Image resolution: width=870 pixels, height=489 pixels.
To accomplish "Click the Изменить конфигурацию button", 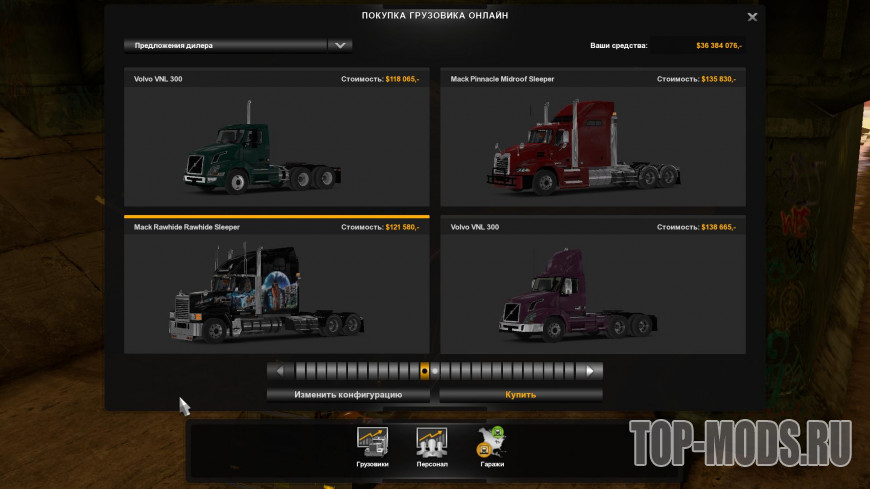I will tap(348, 394).
